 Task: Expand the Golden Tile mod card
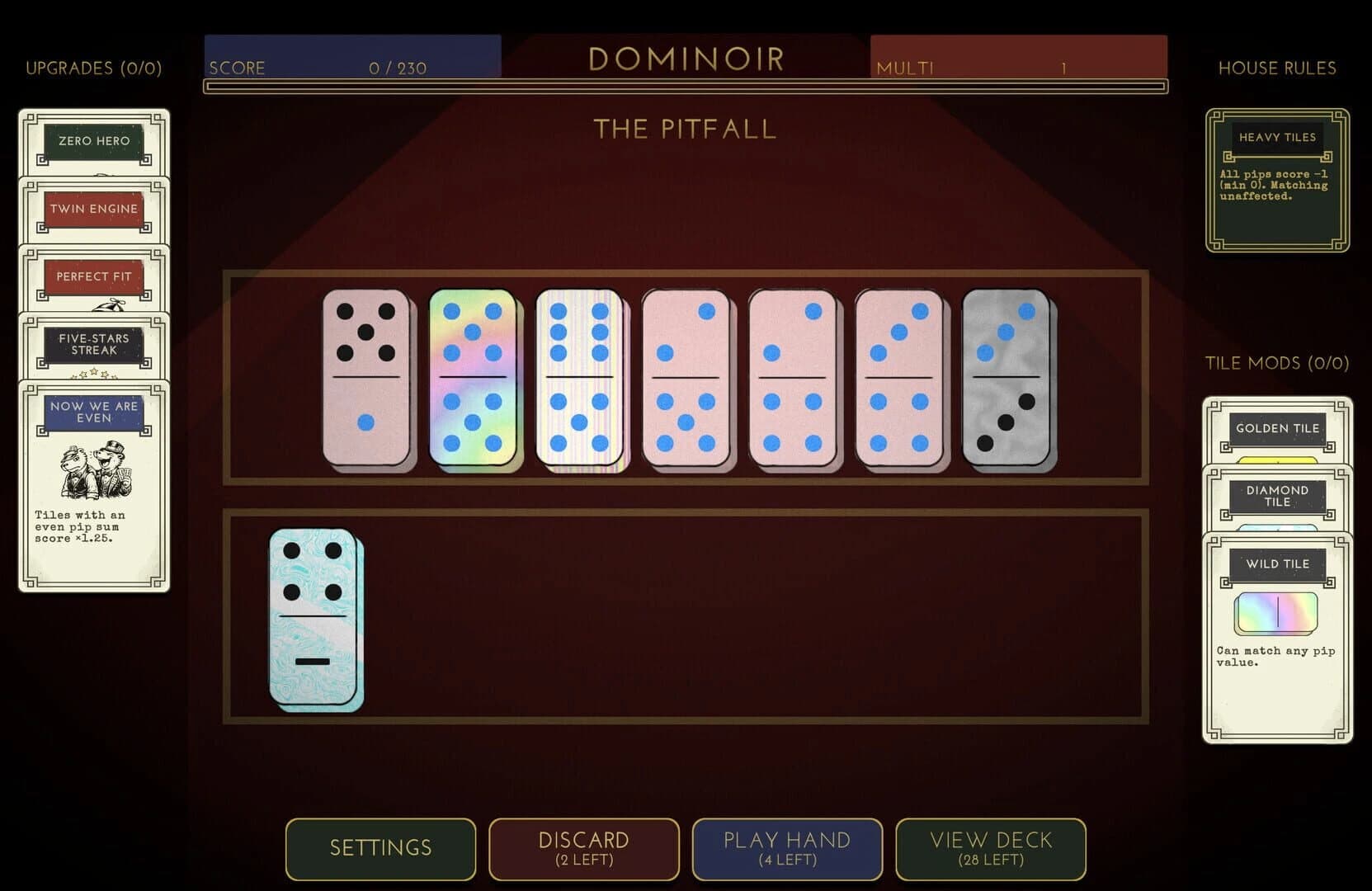pos(1276,428)
